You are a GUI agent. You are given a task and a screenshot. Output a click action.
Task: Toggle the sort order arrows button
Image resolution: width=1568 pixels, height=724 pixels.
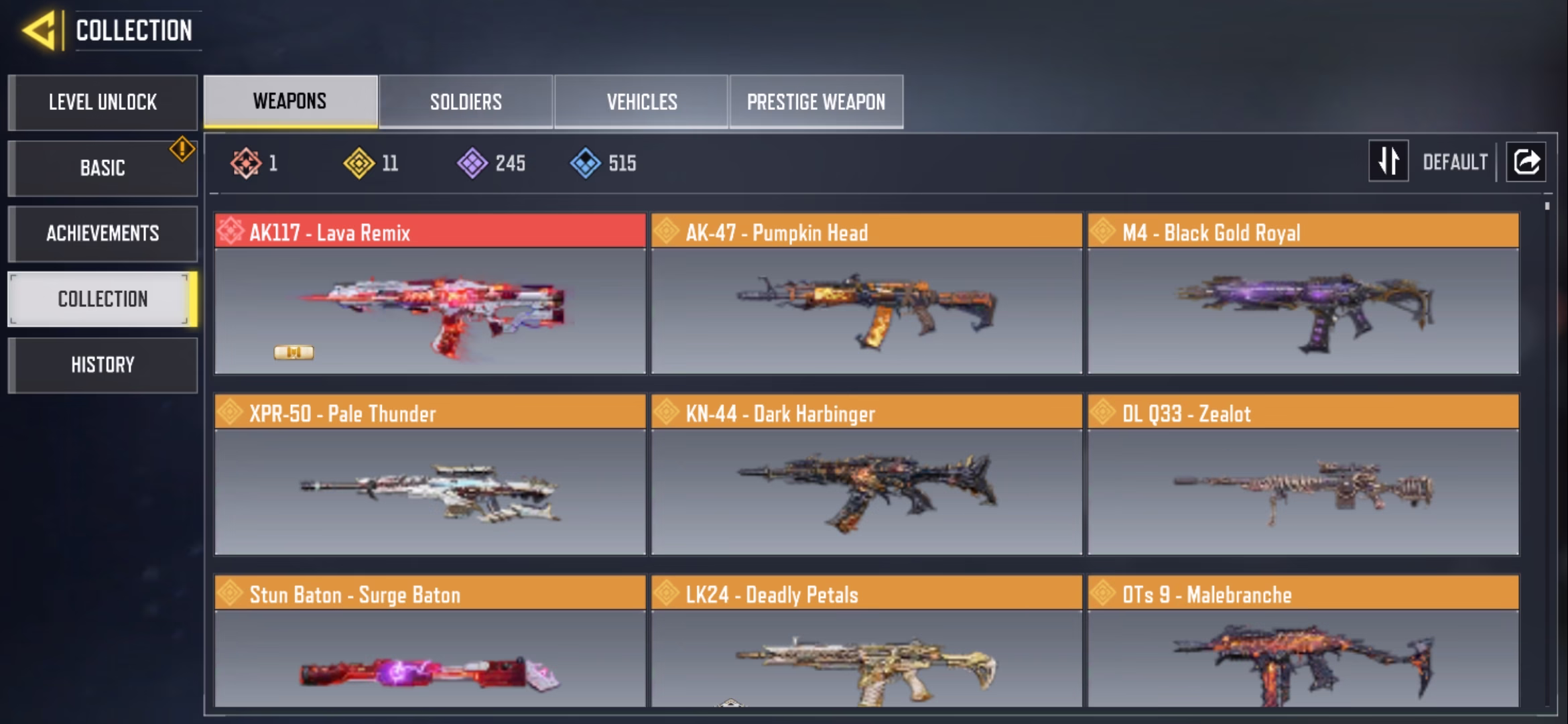[x=1388, y=161]
